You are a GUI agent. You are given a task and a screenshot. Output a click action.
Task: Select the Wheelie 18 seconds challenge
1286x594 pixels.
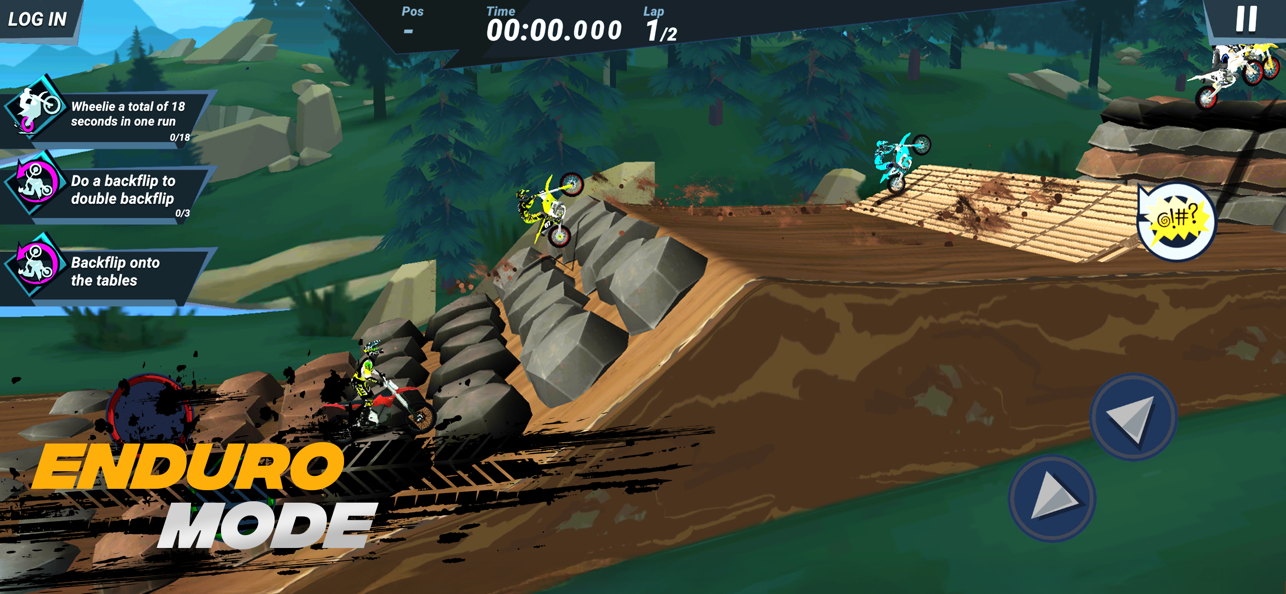tap(110, 115)
